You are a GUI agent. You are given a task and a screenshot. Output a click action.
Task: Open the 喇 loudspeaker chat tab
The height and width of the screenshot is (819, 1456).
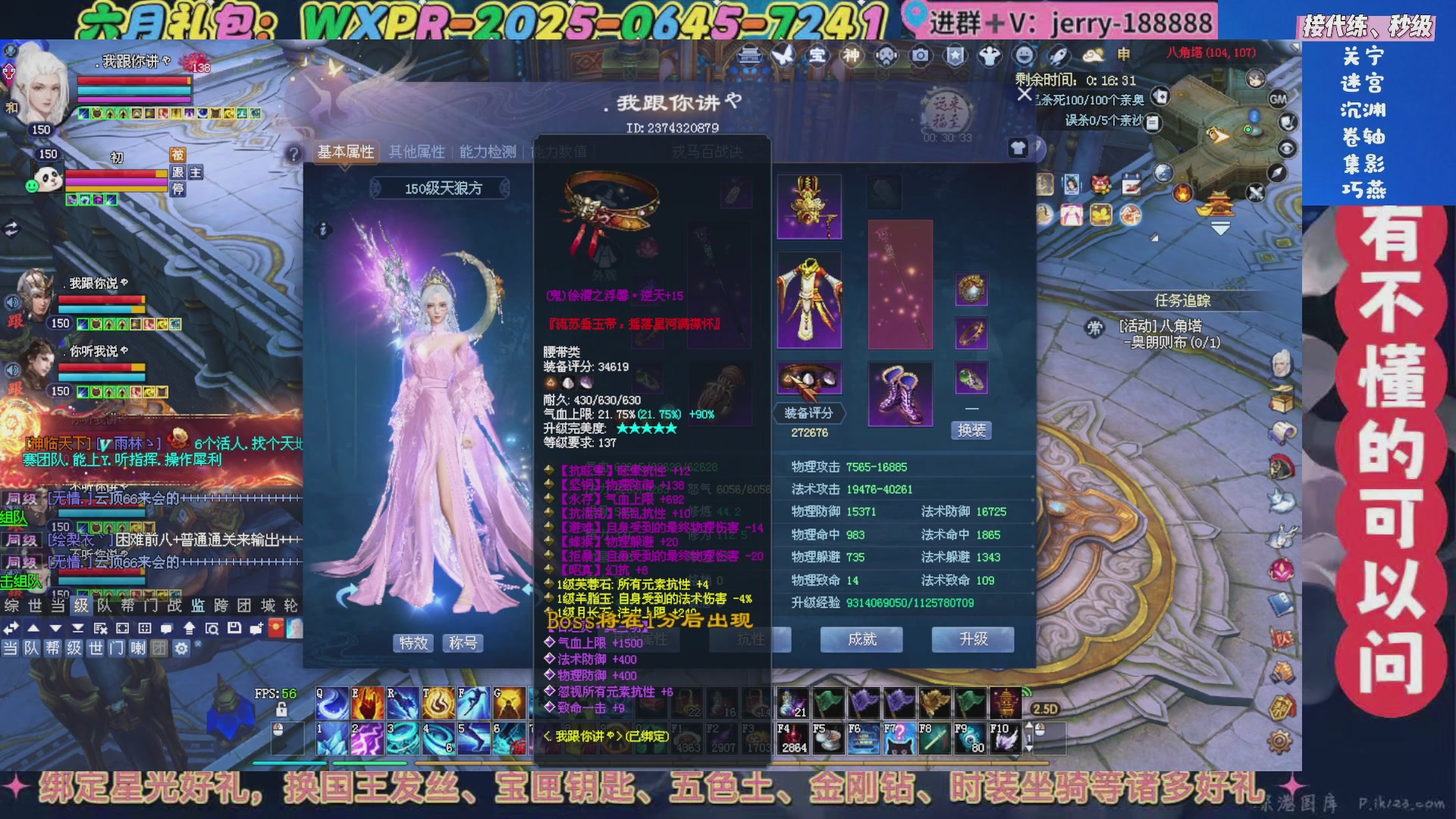tap(139, 648)
